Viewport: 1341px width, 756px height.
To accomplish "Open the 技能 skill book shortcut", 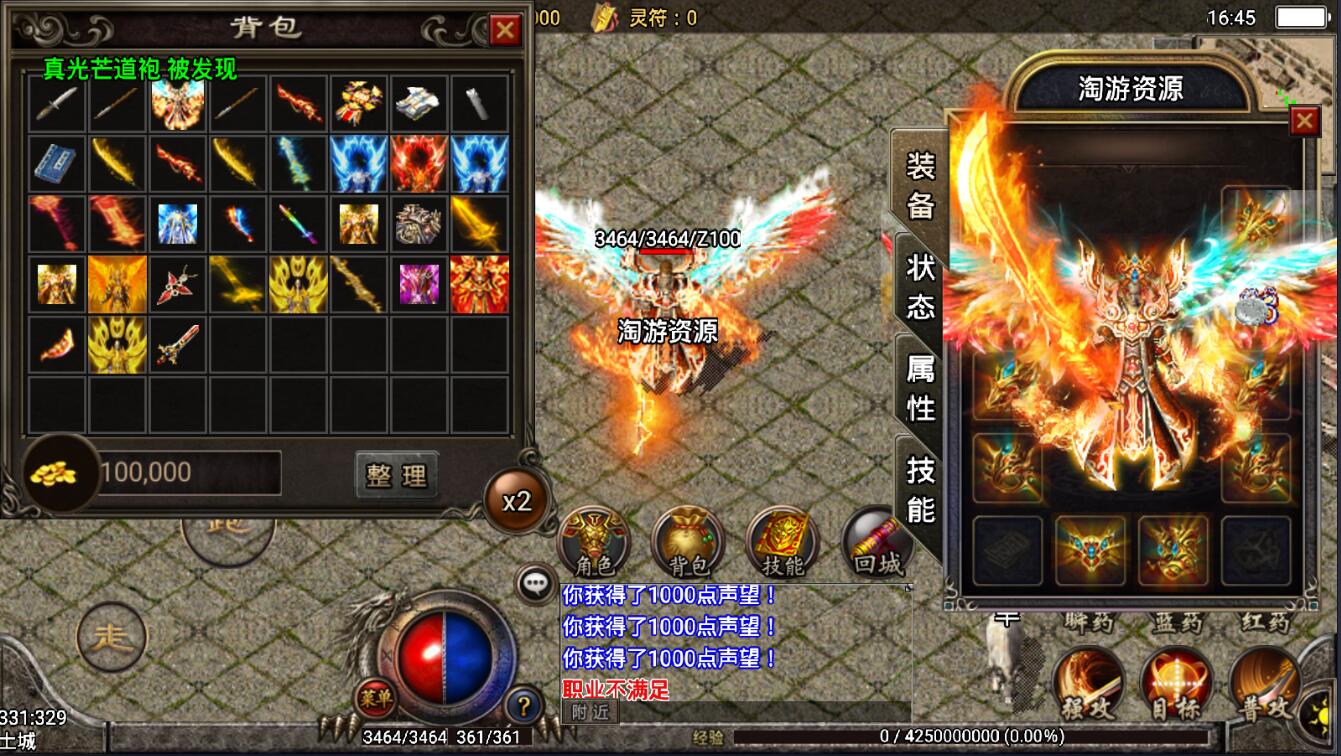I will point(782,542).
